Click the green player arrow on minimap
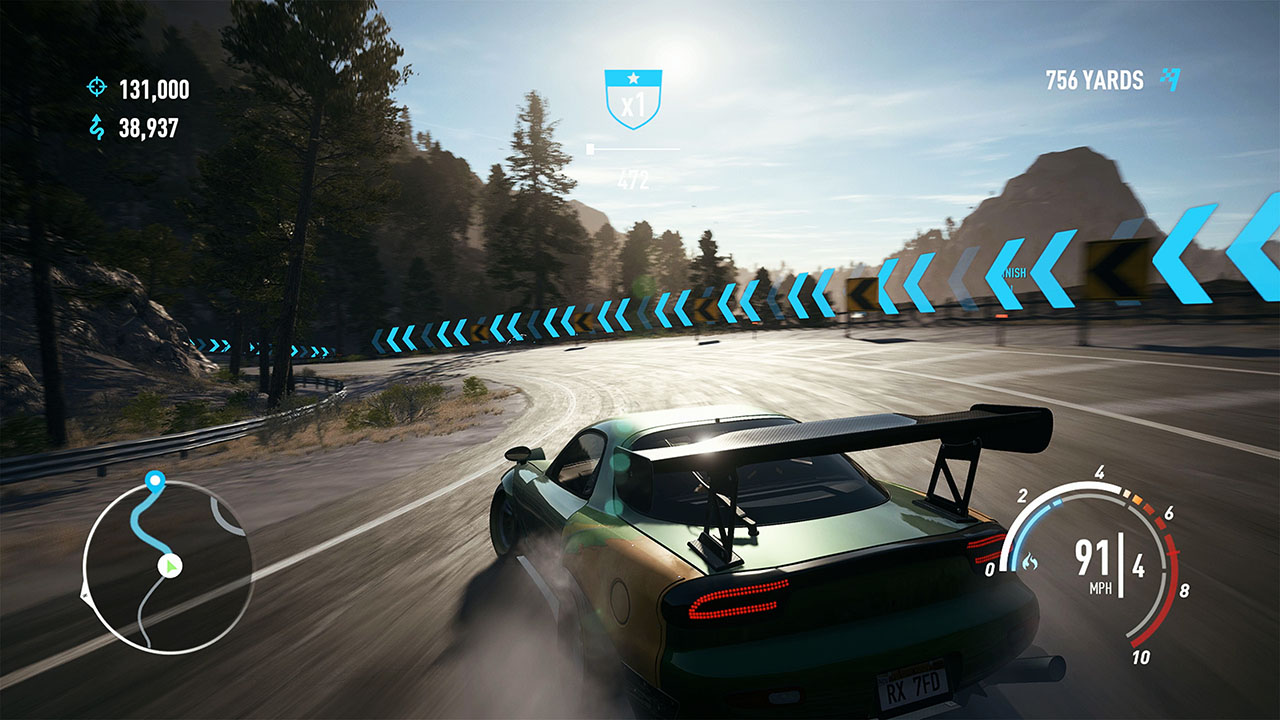Image resolution: width=1280 pixels, height=720 pixels. point(172,567)
